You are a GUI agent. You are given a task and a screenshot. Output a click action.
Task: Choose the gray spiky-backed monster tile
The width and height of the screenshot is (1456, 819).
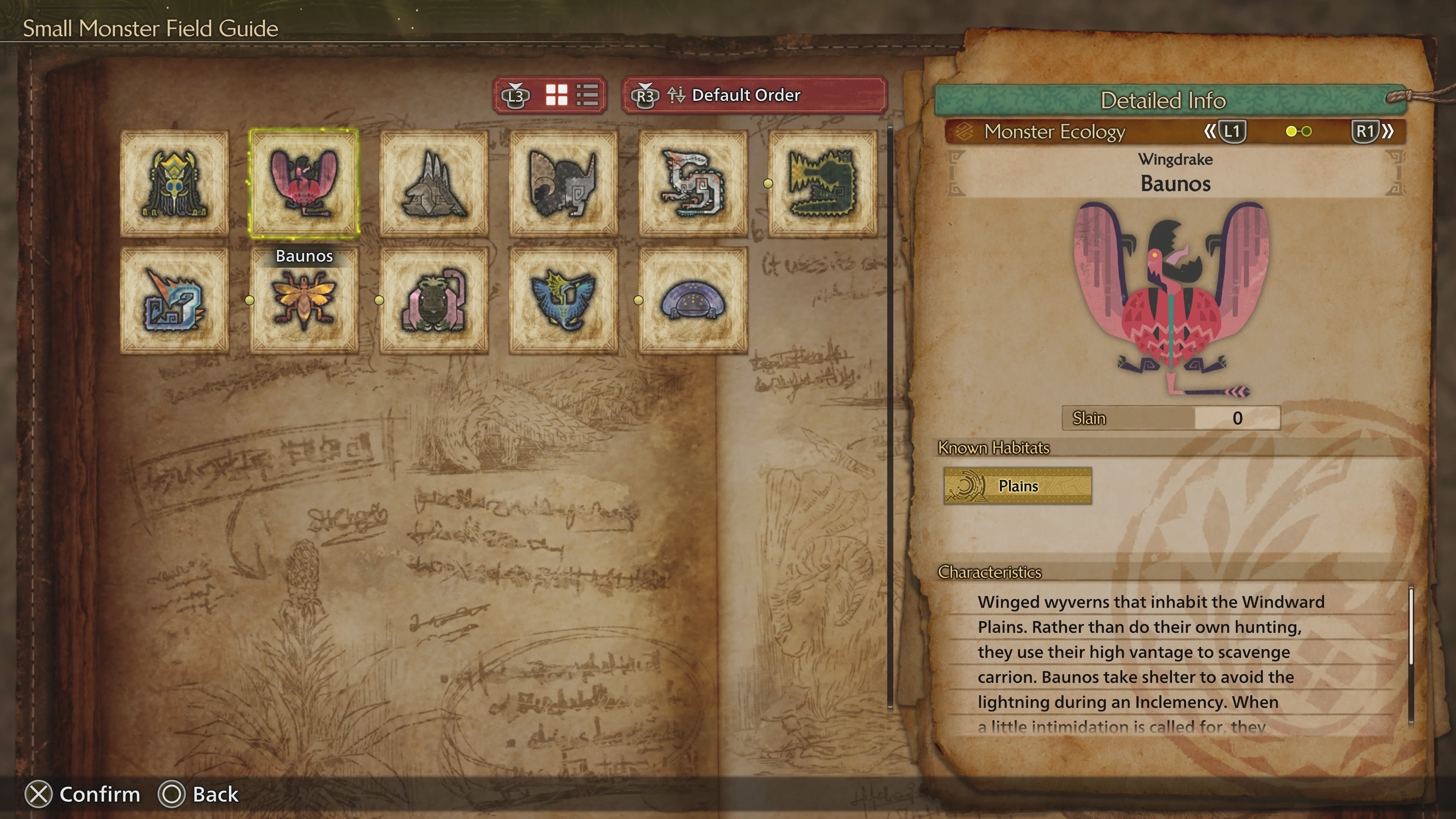(433, 183)
